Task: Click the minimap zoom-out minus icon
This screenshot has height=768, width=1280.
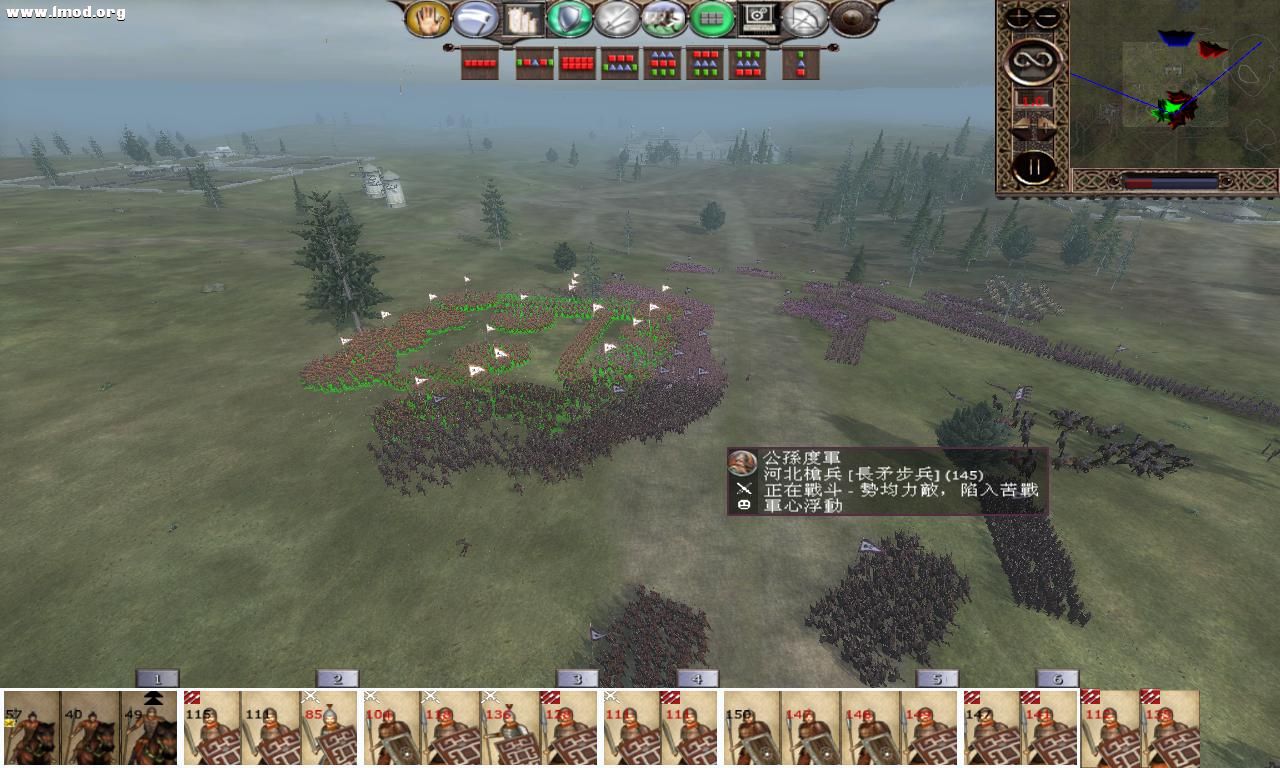Action: pos(1047,17)
